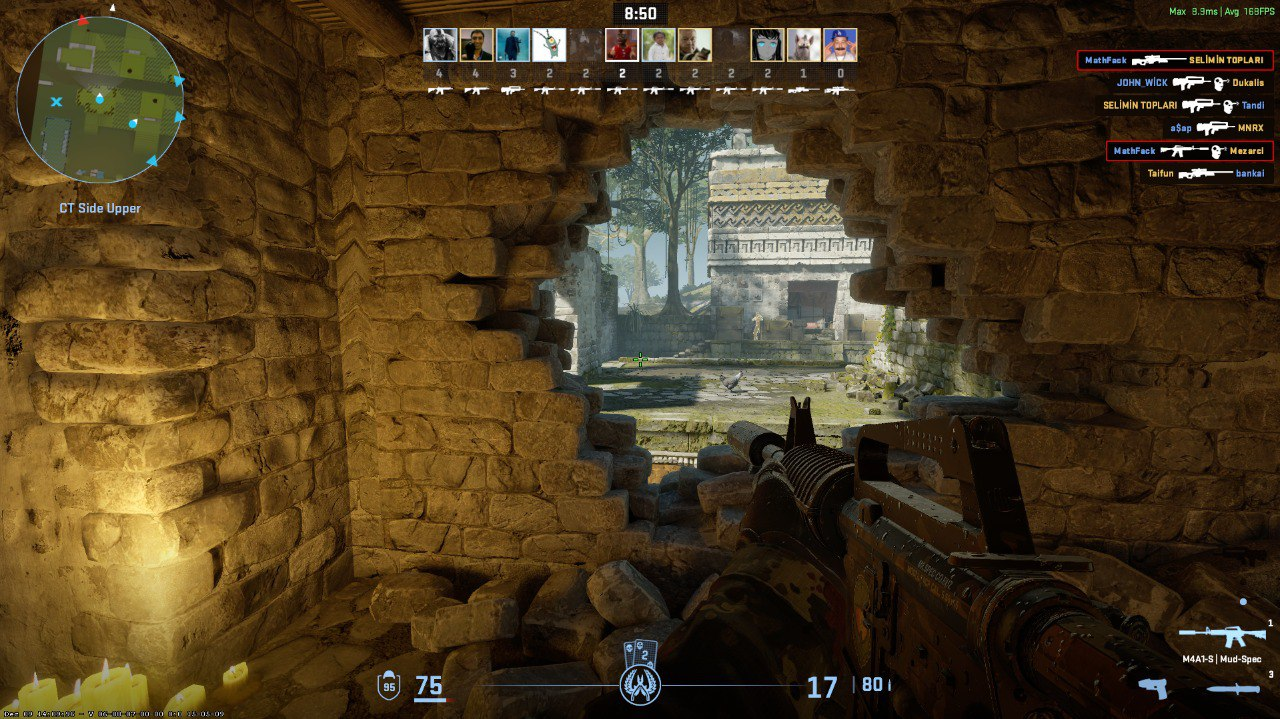Select the M4A1-S Mud-Spec rifle slot
1280x719 pixels.
(1221, 636)
